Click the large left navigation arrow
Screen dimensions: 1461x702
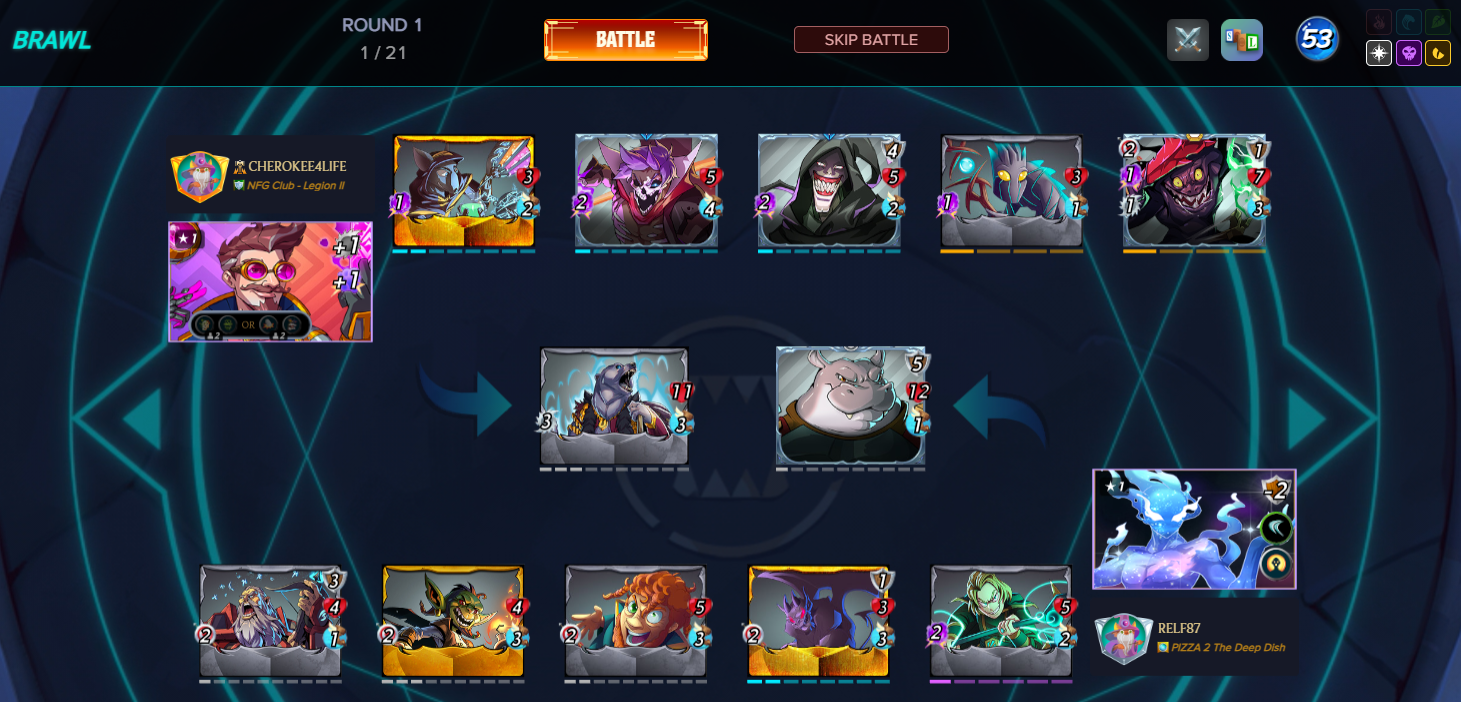tap(143, 417)
